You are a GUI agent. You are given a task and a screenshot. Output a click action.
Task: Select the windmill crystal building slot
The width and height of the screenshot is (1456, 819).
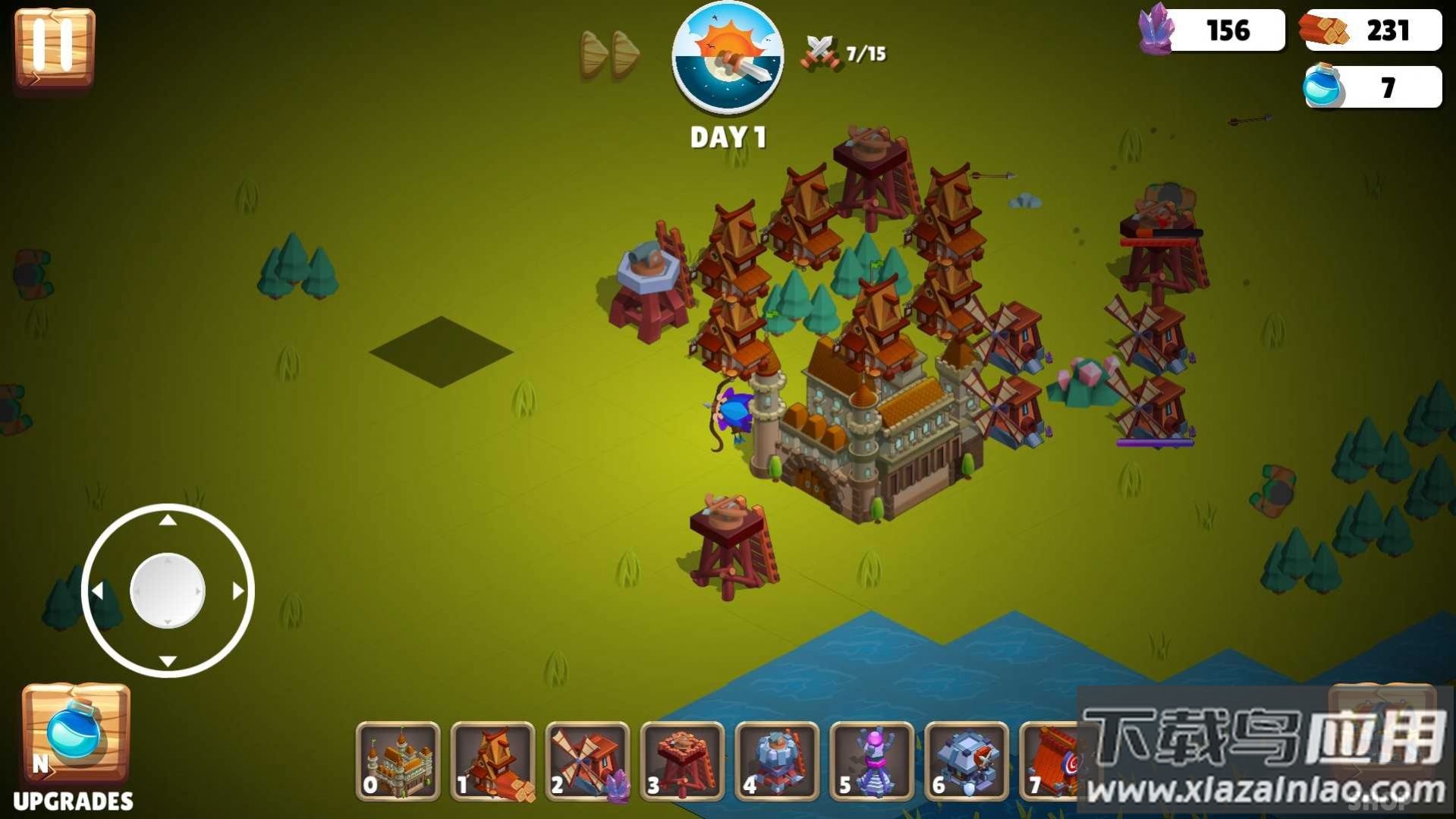coord(587,761)
